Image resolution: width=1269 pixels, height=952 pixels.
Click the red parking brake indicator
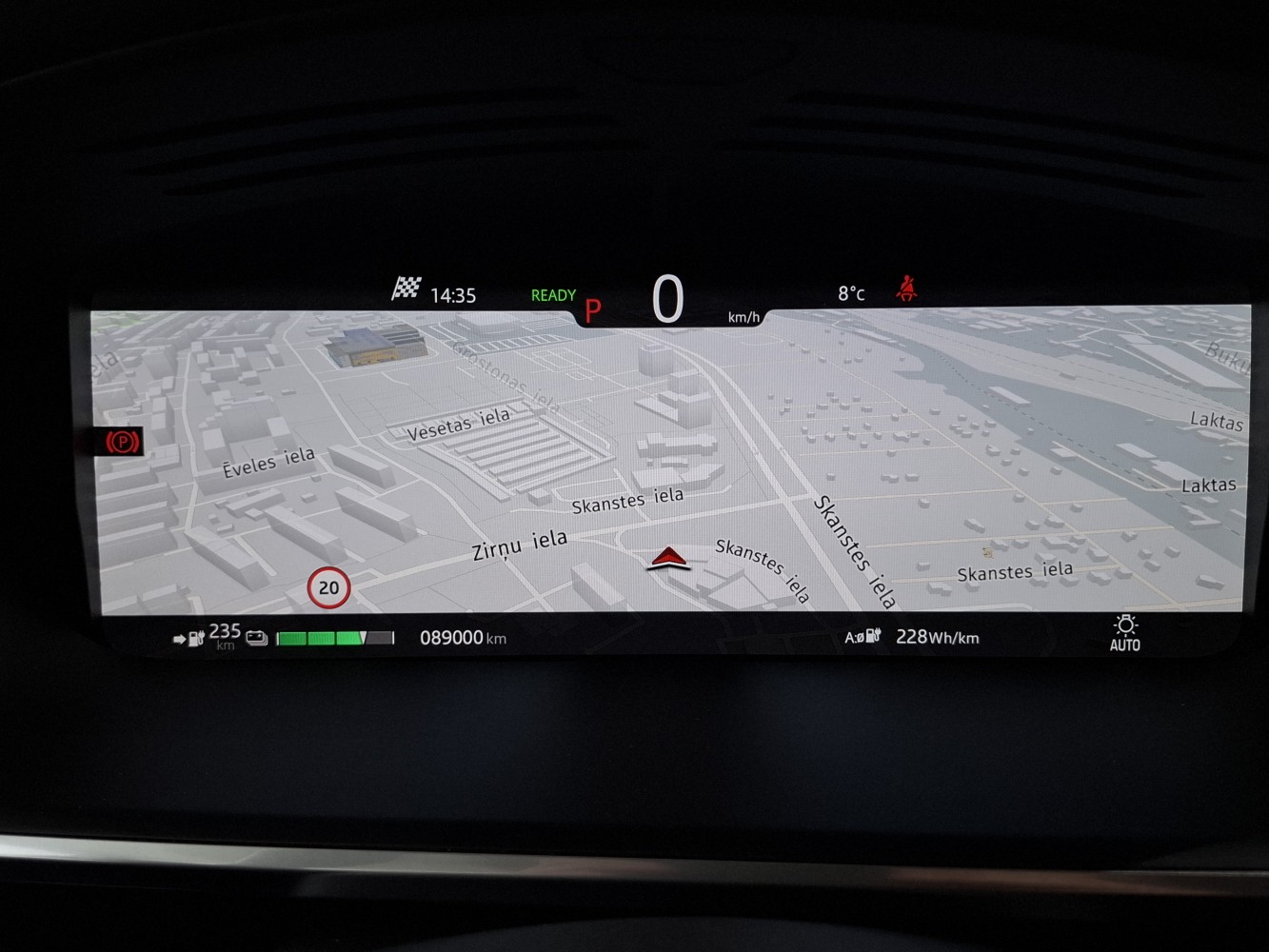point(123,442)
